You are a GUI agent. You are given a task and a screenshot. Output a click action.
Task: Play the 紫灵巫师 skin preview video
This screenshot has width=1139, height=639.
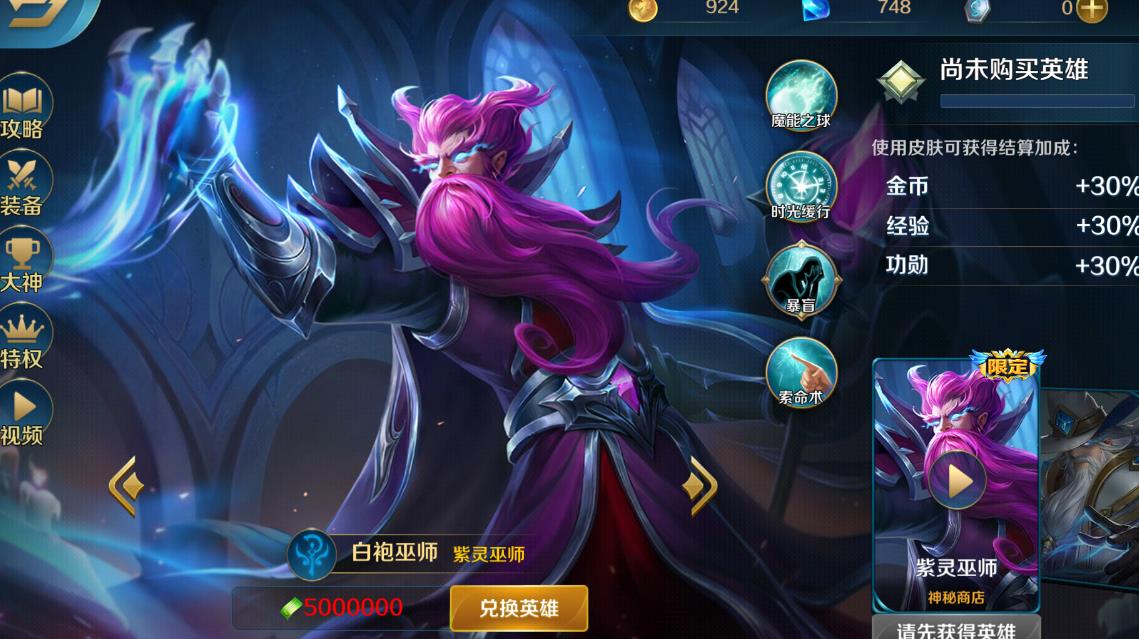pyautogui.click(x=957, y=481)
